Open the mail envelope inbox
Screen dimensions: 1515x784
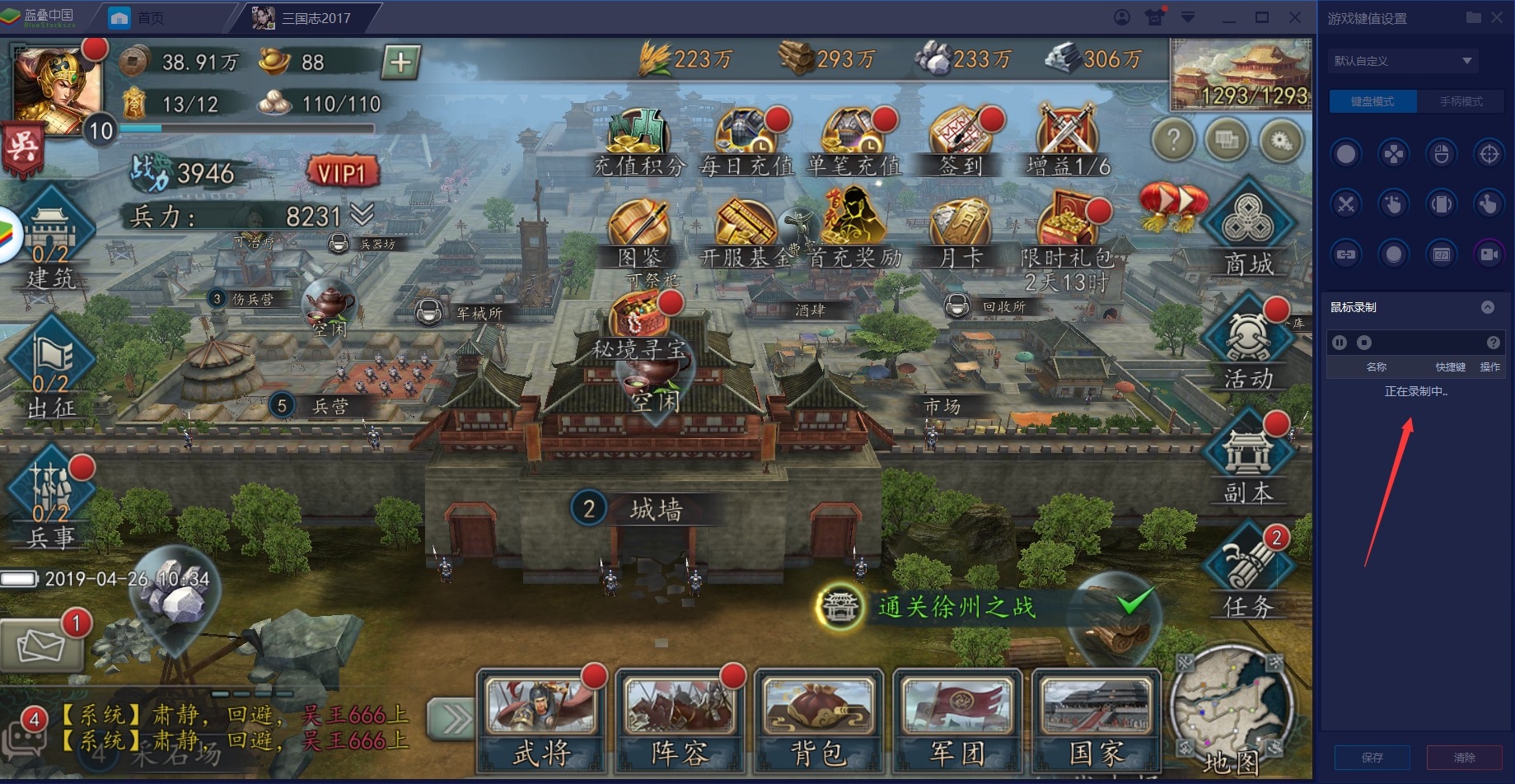41,644
